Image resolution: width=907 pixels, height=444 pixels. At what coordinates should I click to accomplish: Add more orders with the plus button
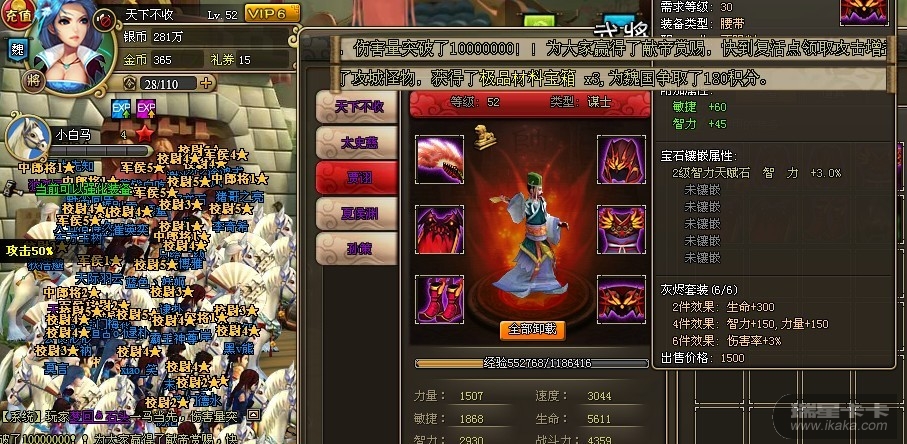(207, 83)
